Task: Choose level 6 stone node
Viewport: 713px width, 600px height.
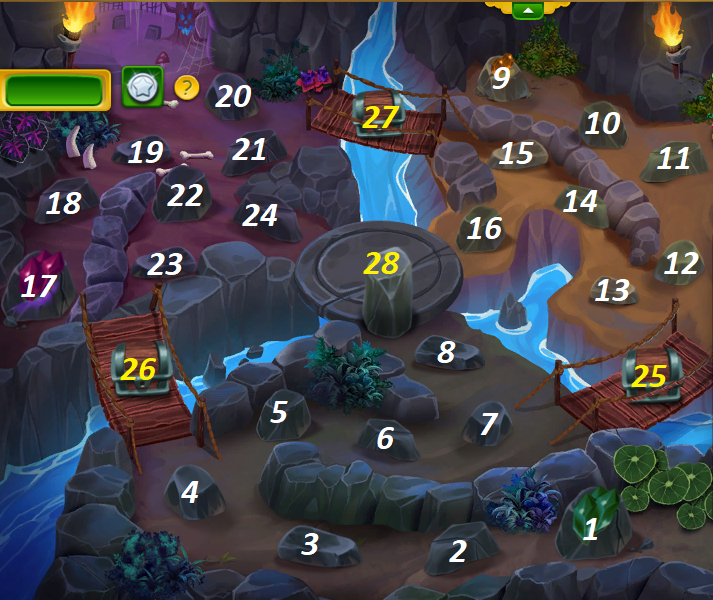Action: click(386, 438)
